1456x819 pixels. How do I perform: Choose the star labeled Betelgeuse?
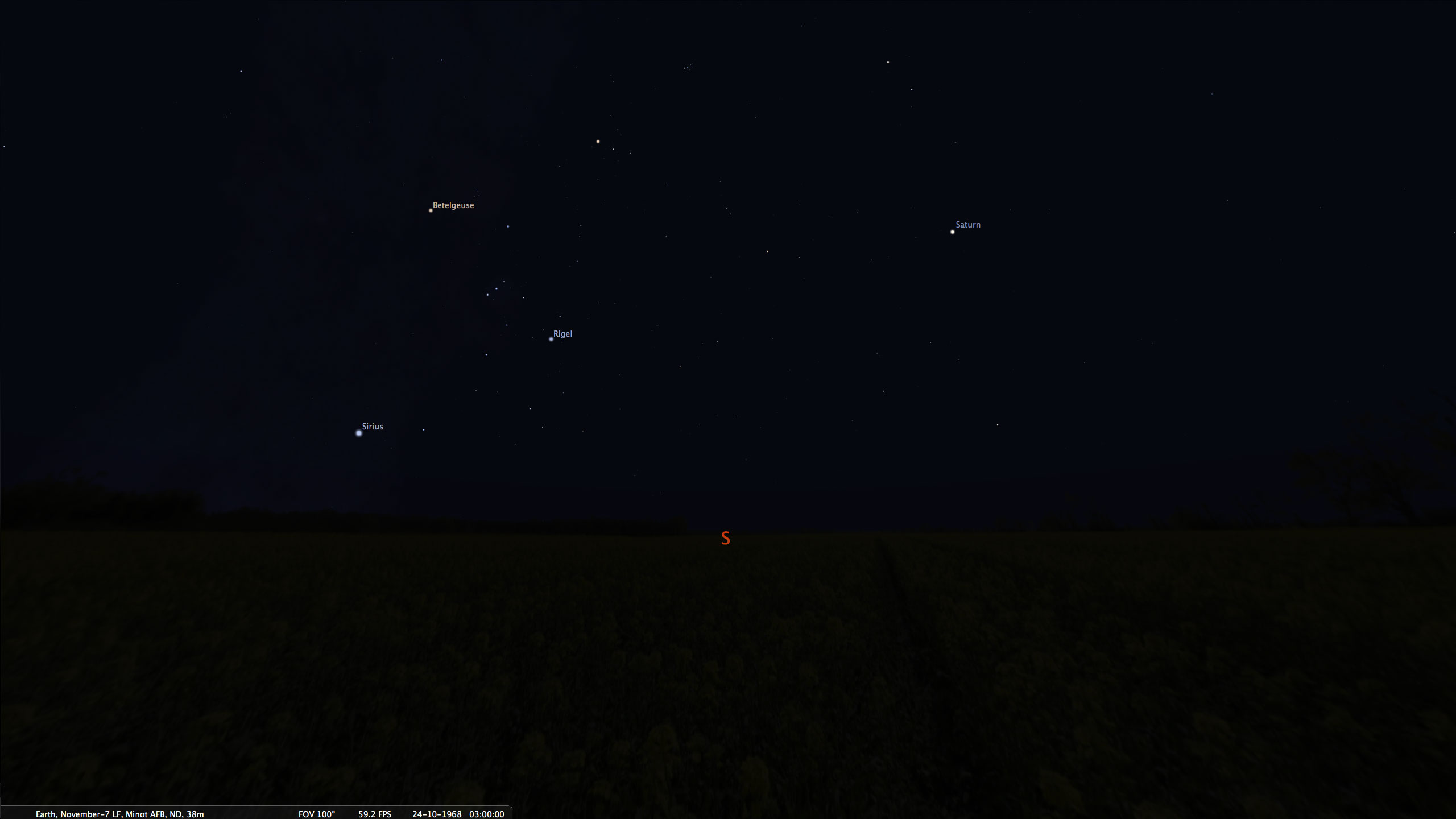click(431, 210)
